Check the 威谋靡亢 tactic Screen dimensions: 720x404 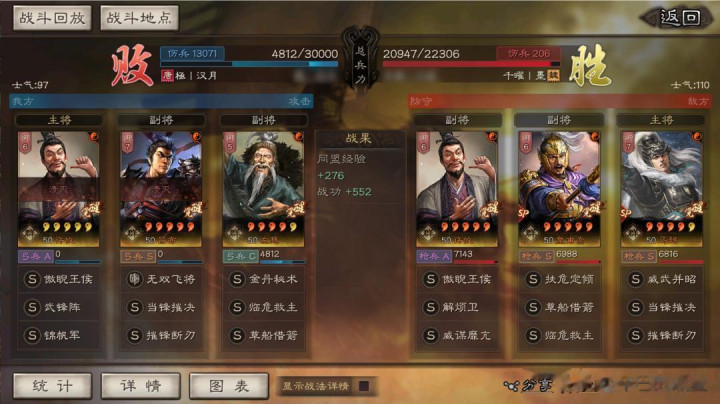pos(455,336)
